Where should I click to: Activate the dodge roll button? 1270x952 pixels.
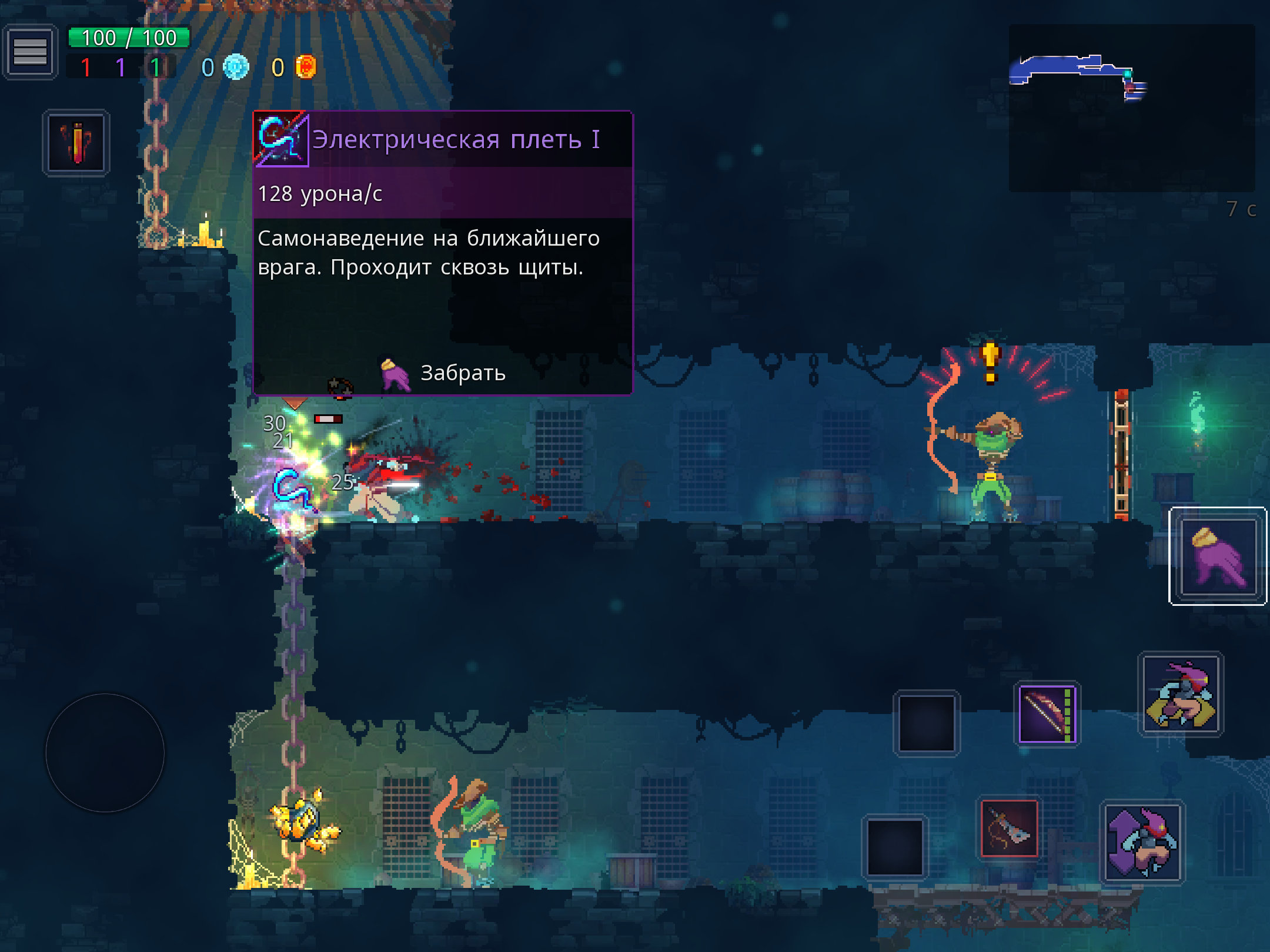point(1181,694)
